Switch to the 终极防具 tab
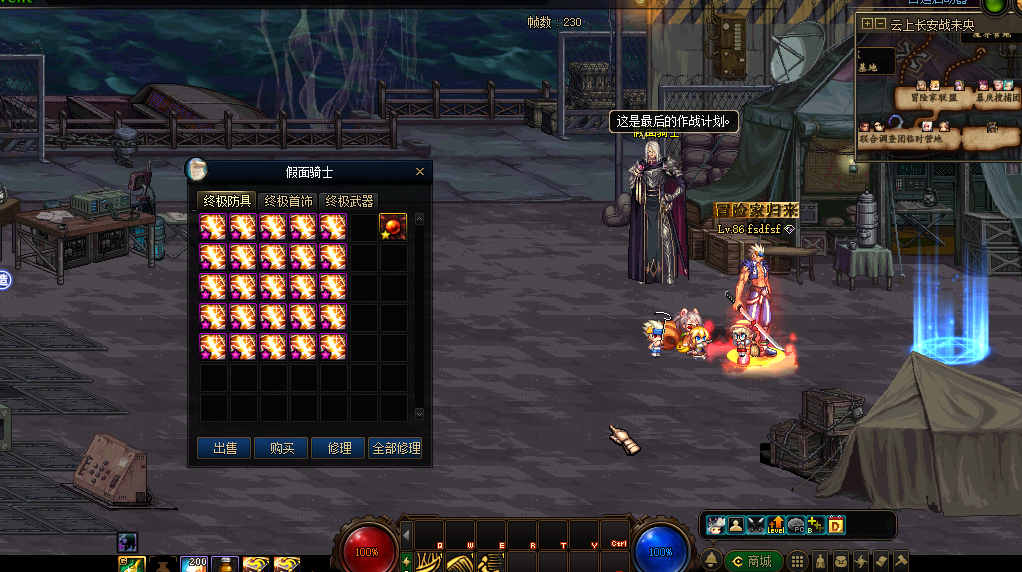 tap(226, 201)
